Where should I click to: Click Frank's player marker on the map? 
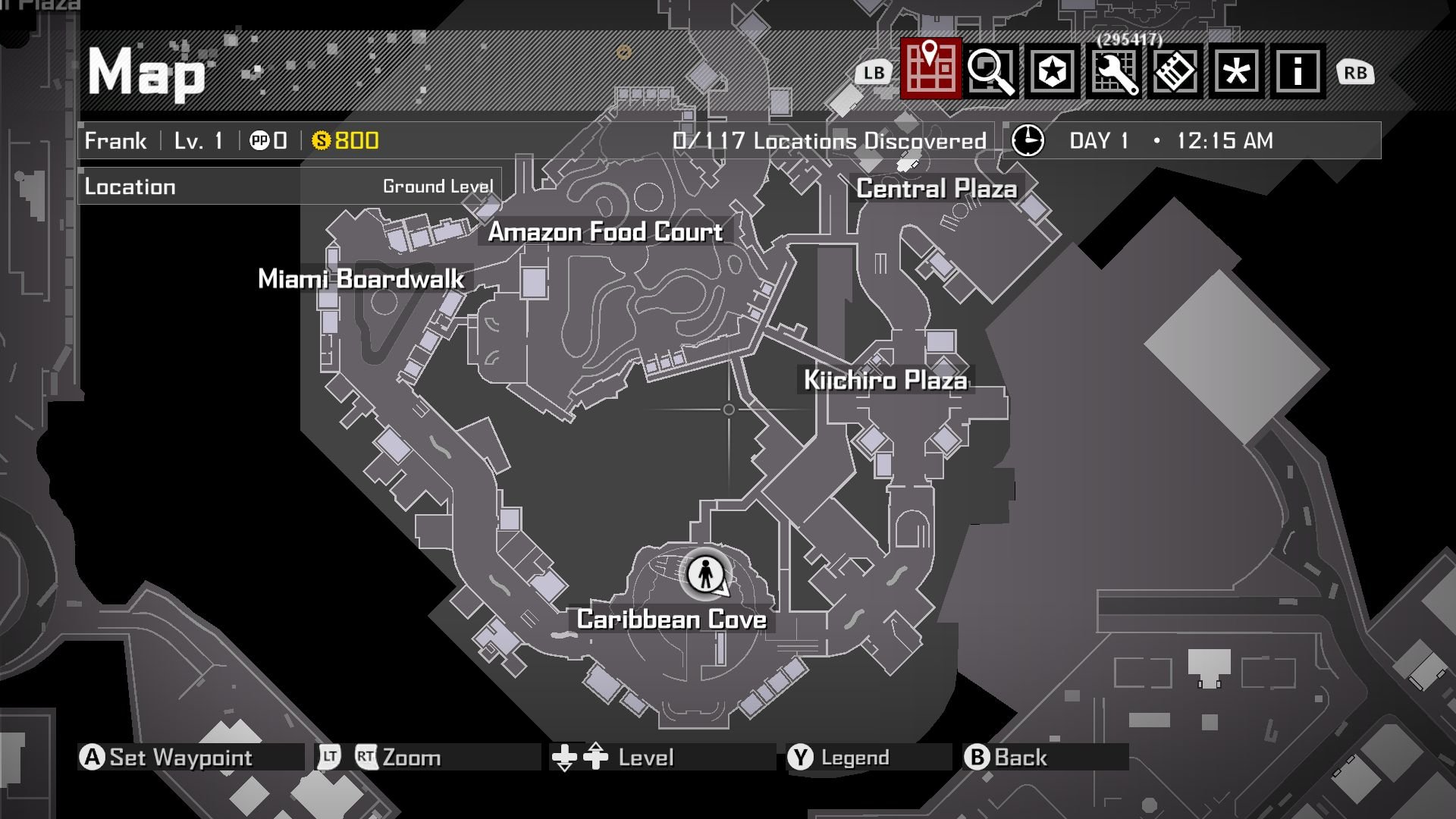706,573
